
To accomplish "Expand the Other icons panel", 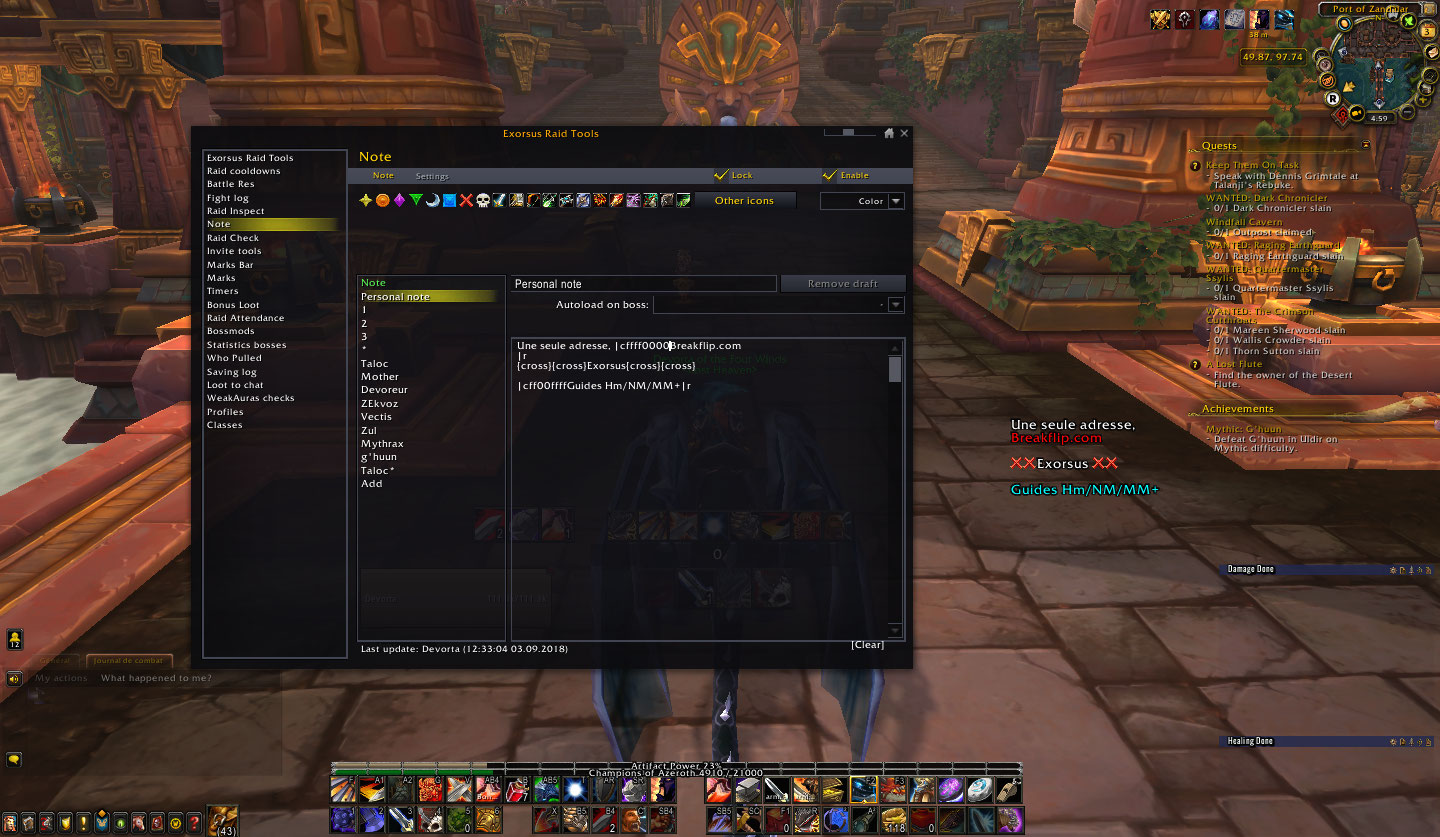I will 744,200.
